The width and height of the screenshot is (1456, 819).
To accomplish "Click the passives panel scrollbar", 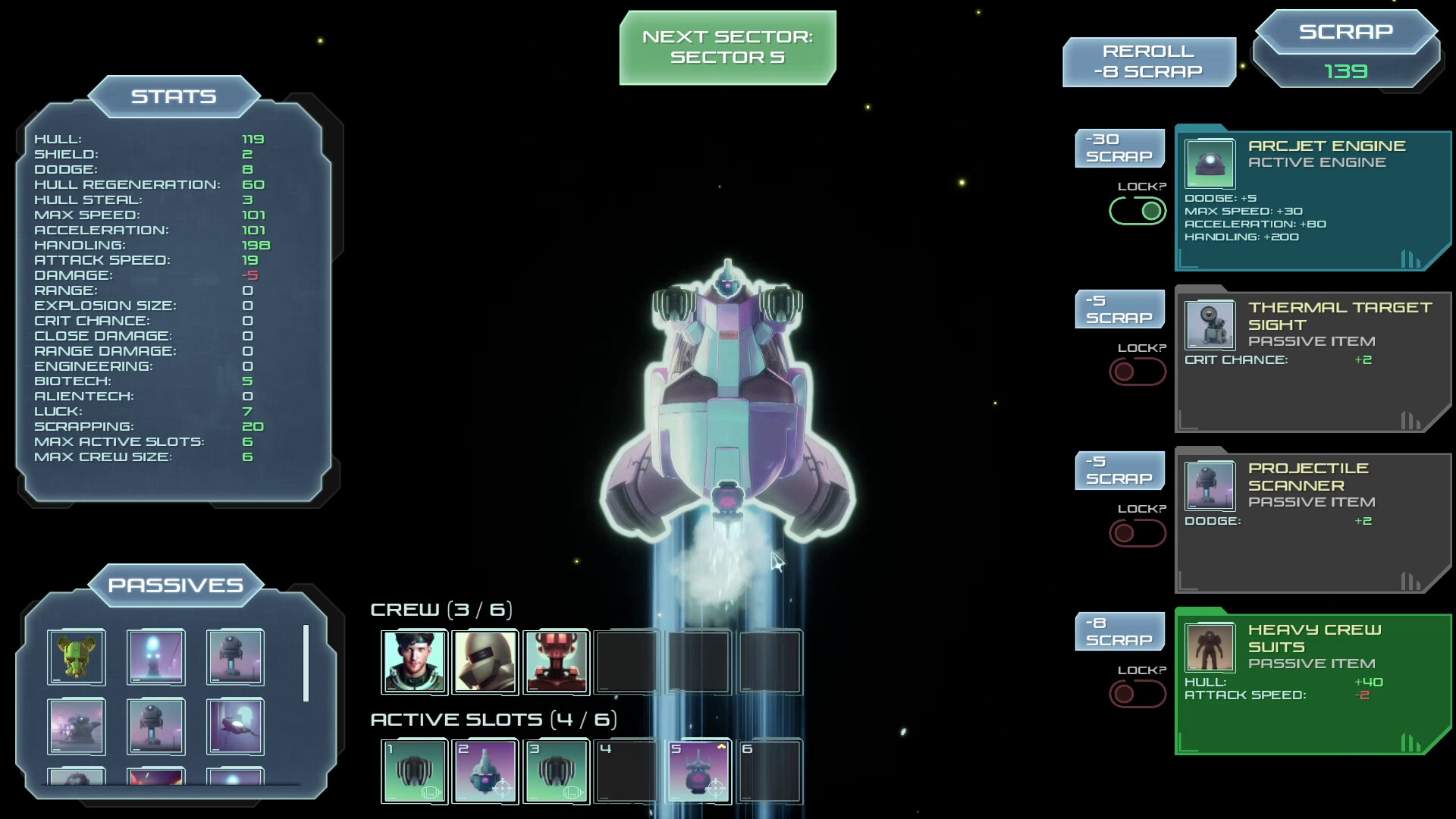I will pos(306,664).
